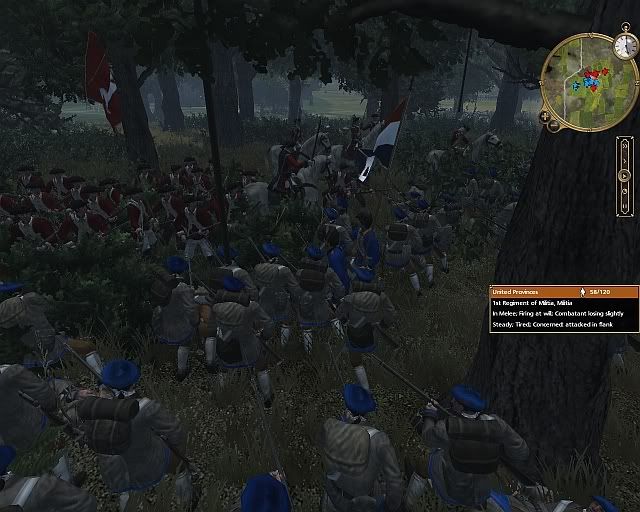Click the battlefield minimap
640x512 pixels.
coord(588,80)
